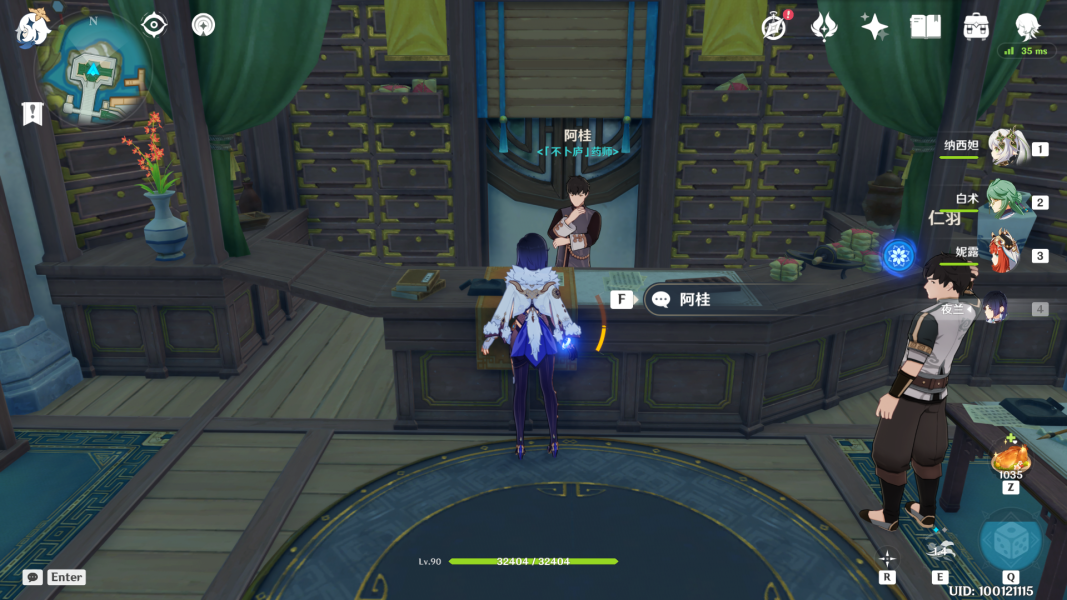Image resolution: width=1067 pixels, height=600 pixels.
Task: Open the chat box icon
Action: coord(33,577)
